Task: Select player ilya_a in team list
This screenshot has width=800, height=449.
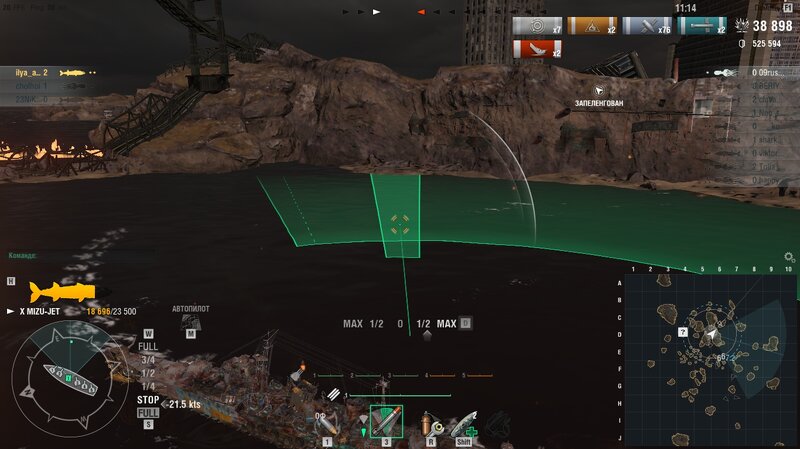Action: coord(32,73)
